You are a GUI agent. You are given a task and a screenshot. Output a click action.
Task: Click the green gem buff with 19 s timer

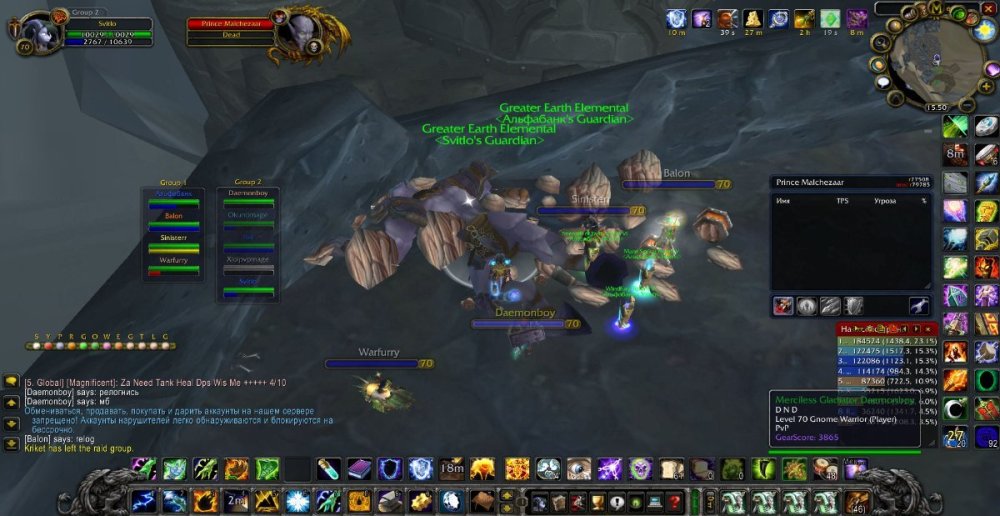(830, 19)
